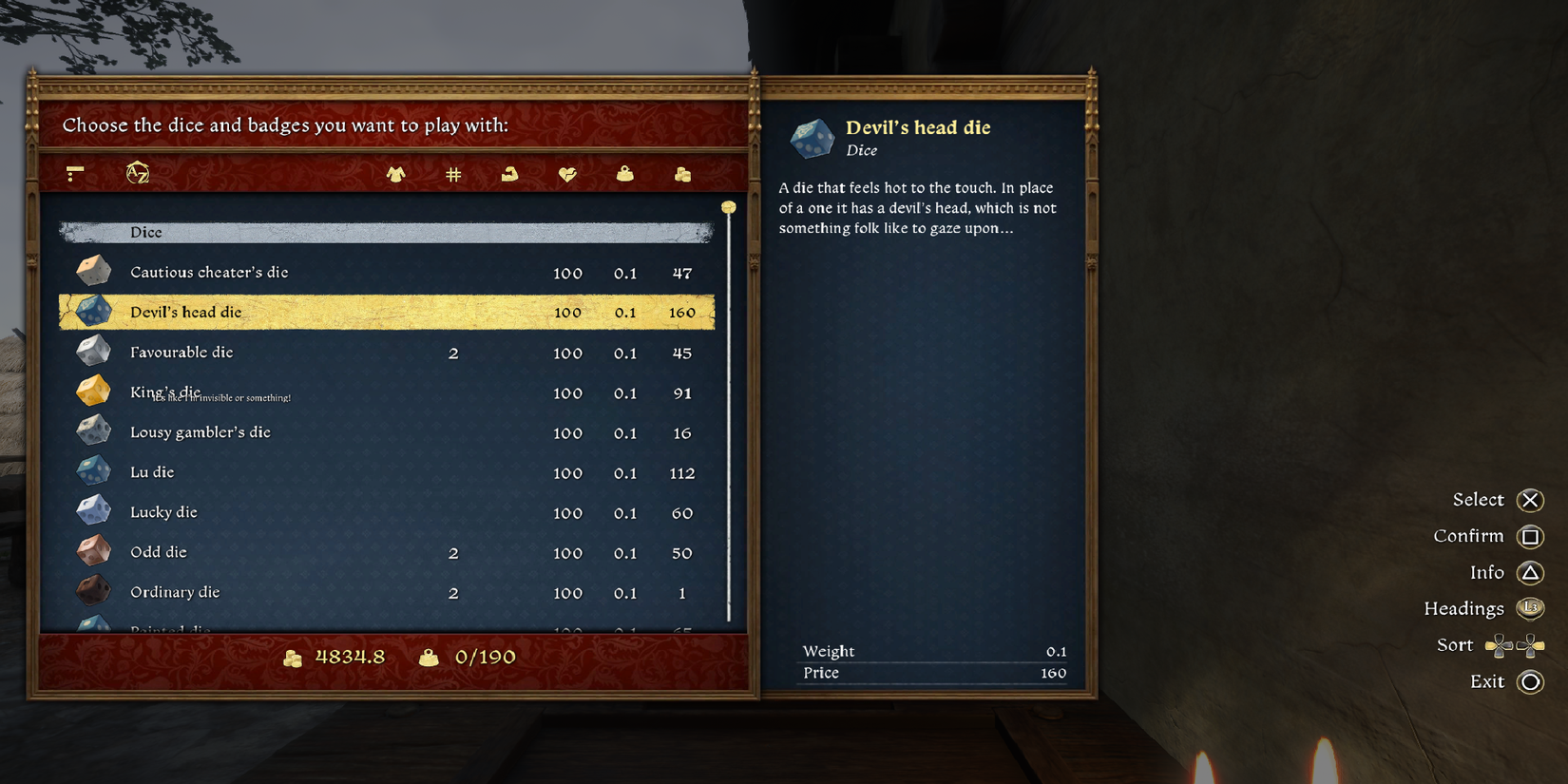Click the weight icon showing 0/190
The height and width of the screenshot is (784, 1568).
[430, 656]
